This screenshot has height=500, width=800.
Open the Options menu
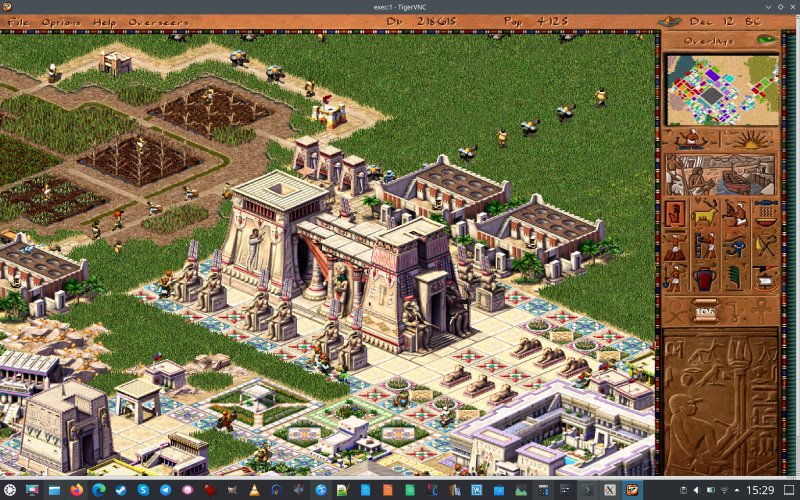(61, 21)
